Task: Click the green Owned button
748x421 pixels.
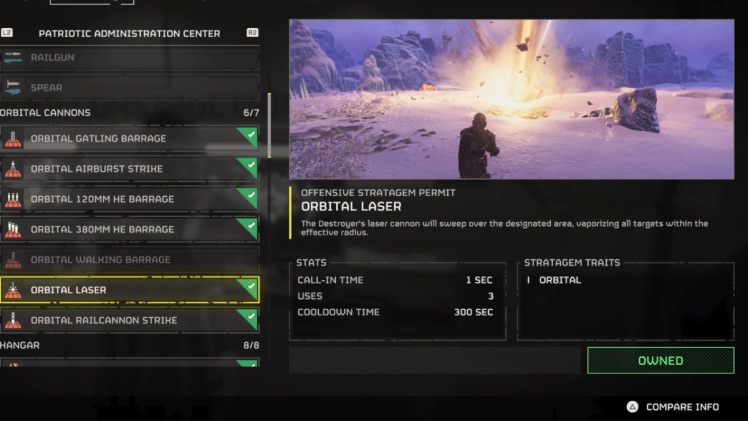Action: [x=660, y=361]
